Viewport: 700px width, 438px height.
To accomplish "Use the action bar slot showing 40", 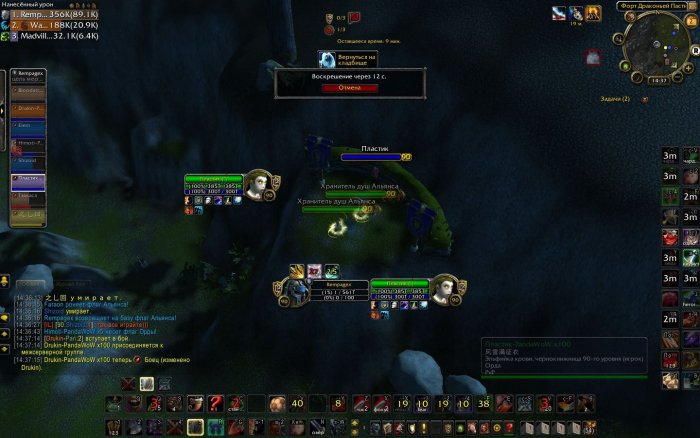I will coord(298,403).
